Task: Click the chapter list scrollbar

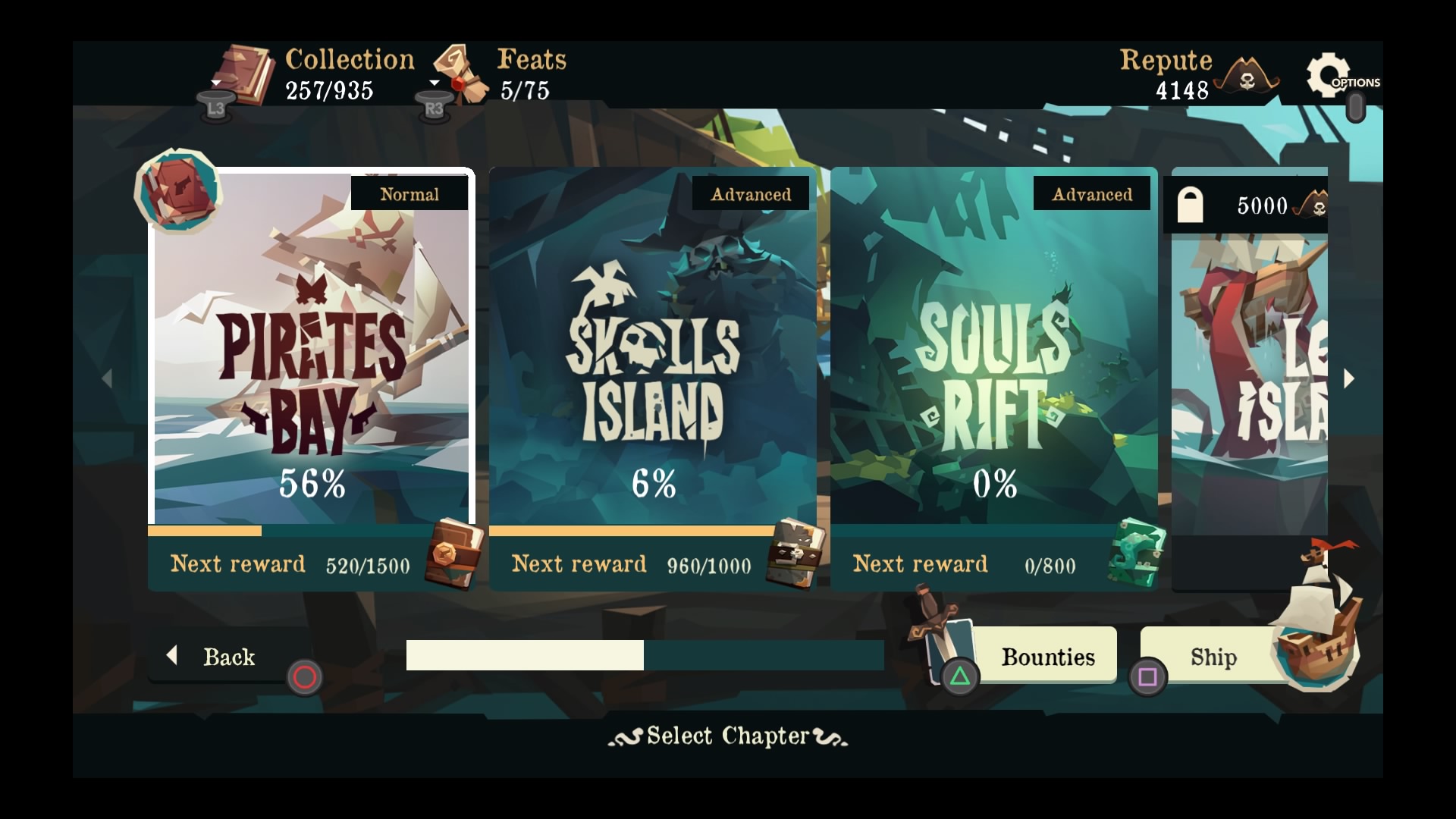Action: (x=645, y=655)
